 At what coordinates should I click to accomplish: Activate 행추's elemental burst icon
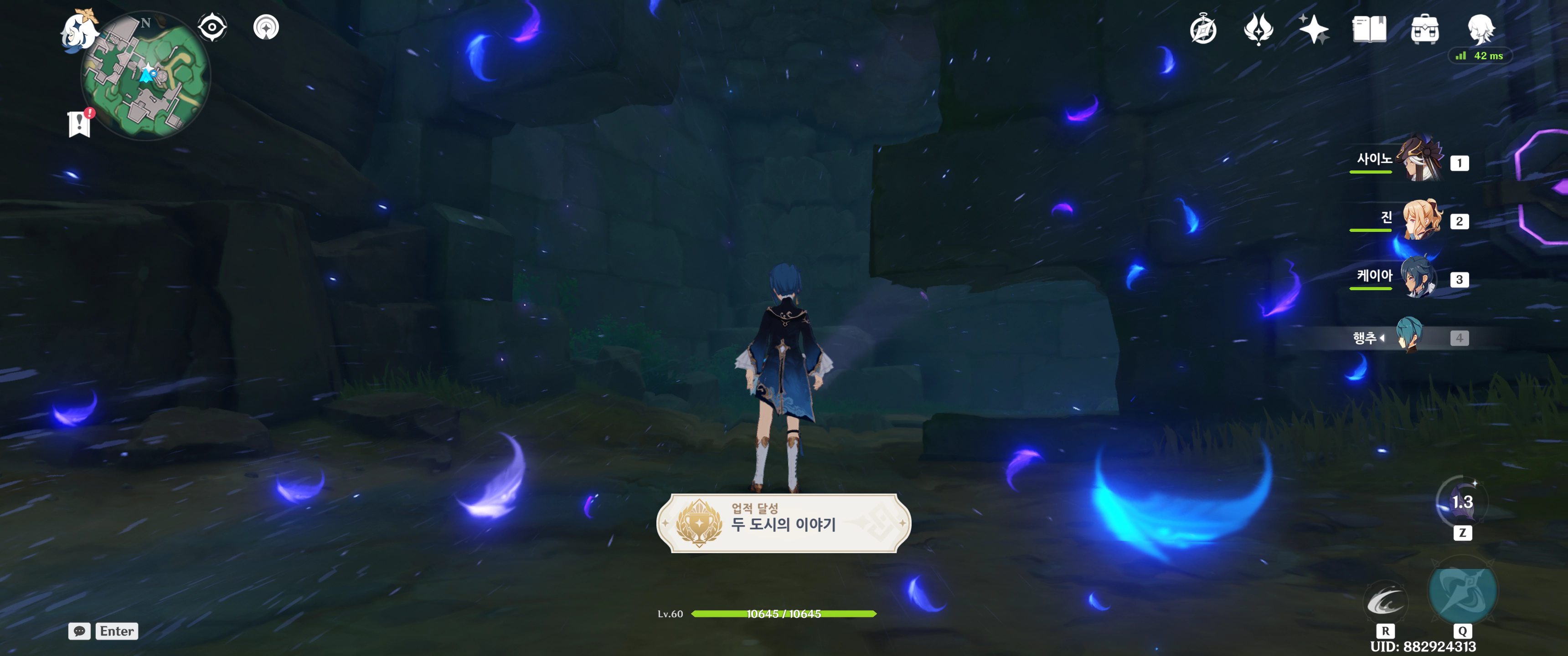click(1462, 591)
